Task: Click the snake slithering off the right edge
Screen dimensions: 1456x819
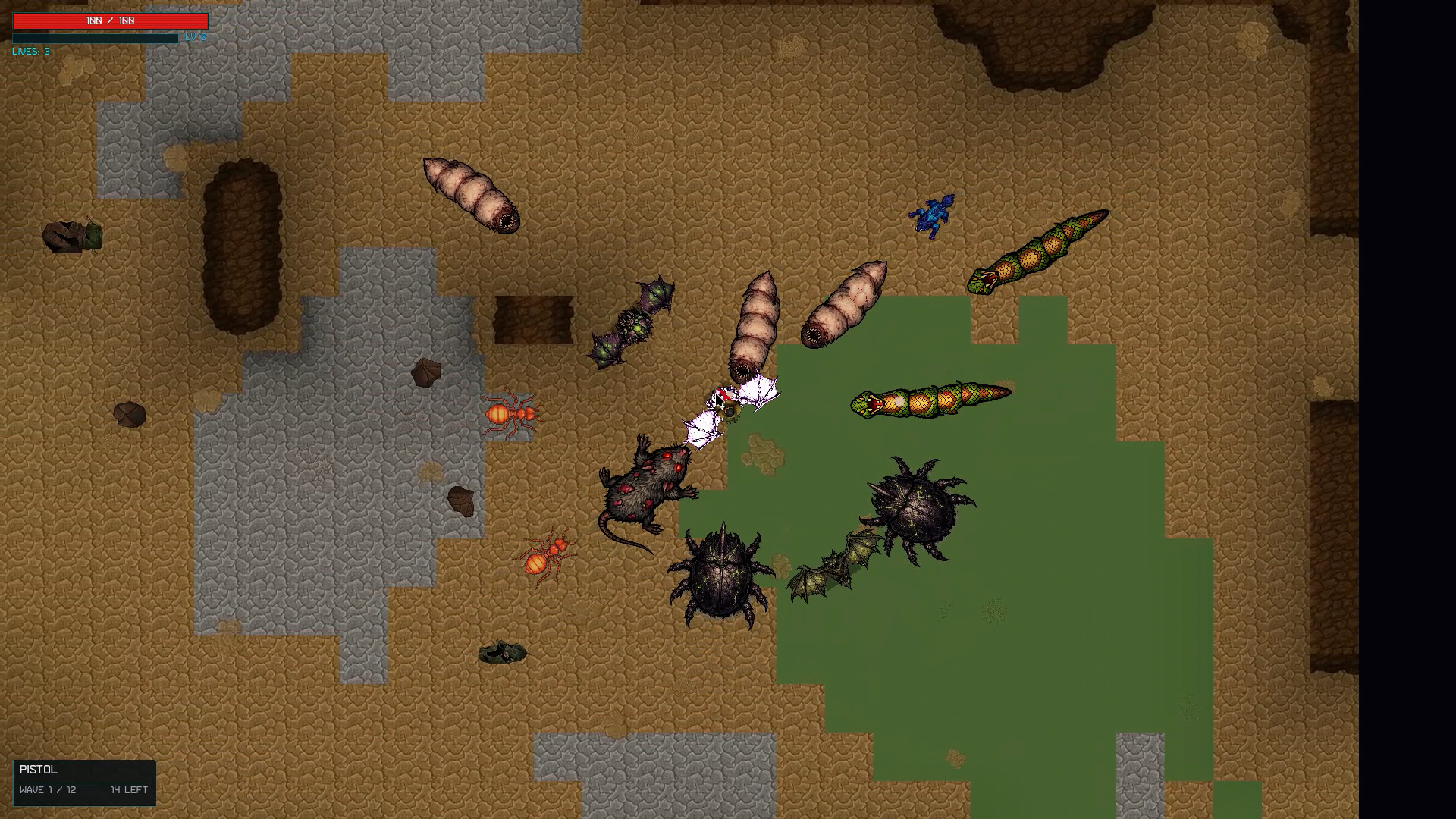Action: (1039, 250)
